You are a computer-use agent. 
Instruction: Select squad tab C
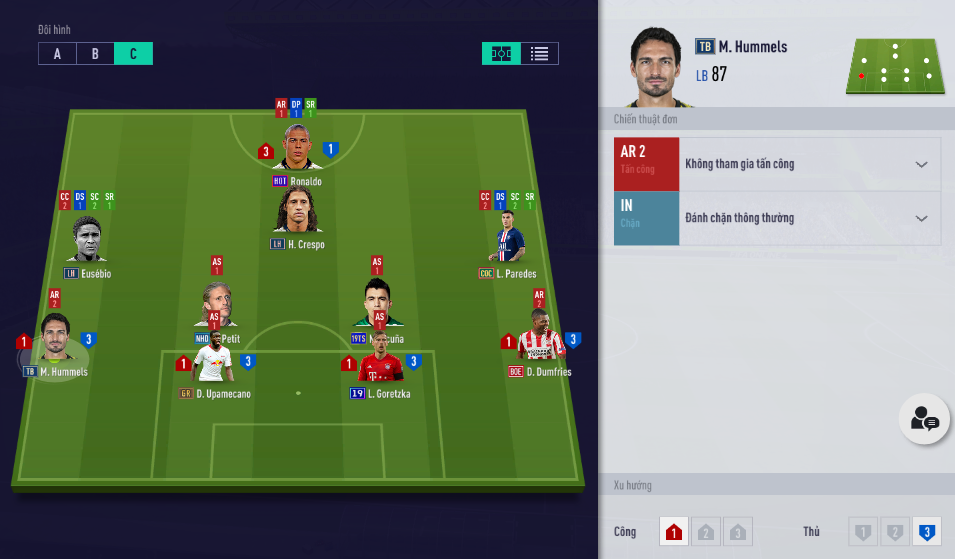pyautogui.click(x=133, y=54)
